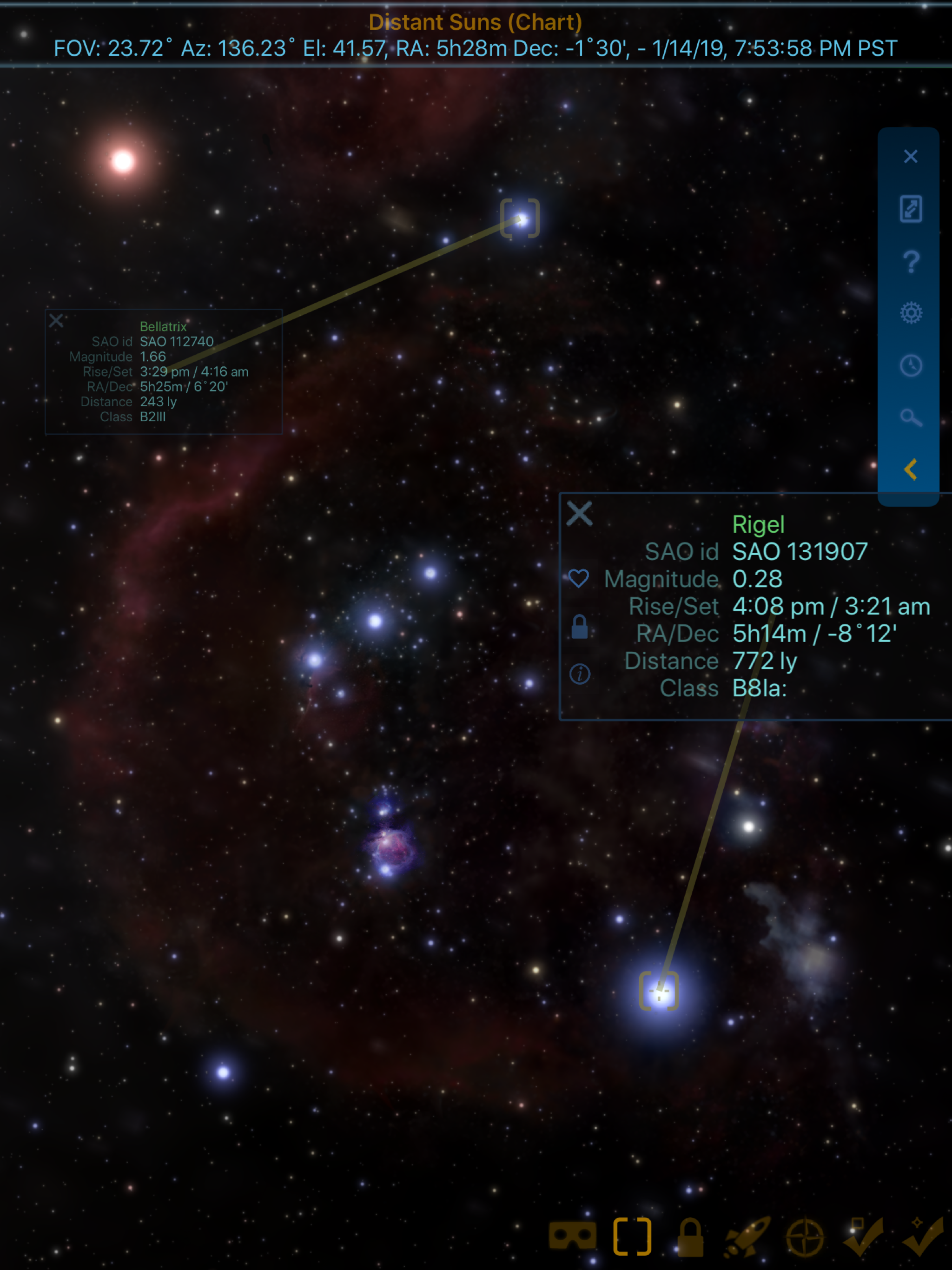Open the settings gear
The width and height of the screenshot is (952, 1270).
[911, 313]
